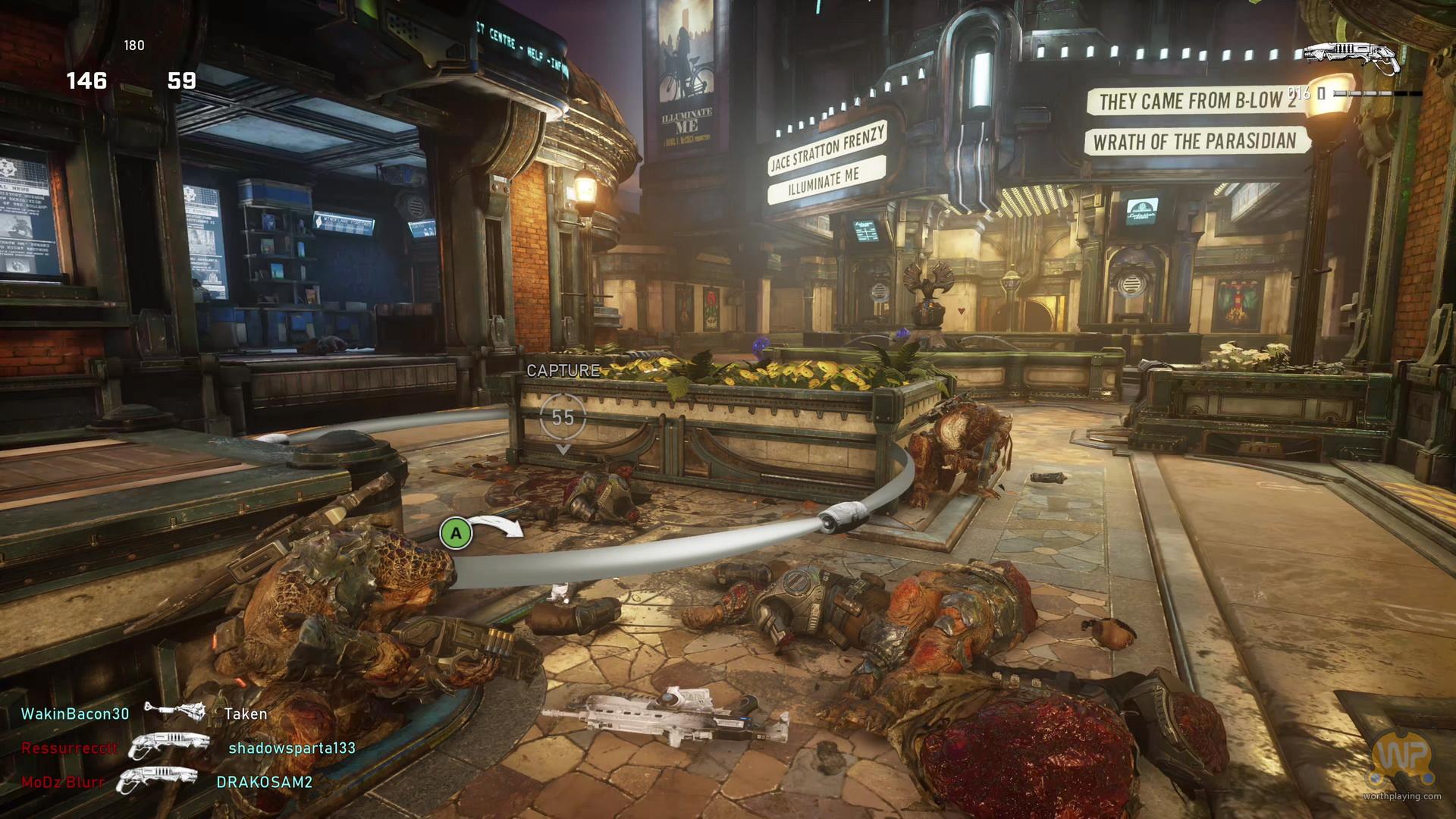
Task: Select the Capture objective marker showing 55
Action: pyautogui.click(x=563, y=417)
